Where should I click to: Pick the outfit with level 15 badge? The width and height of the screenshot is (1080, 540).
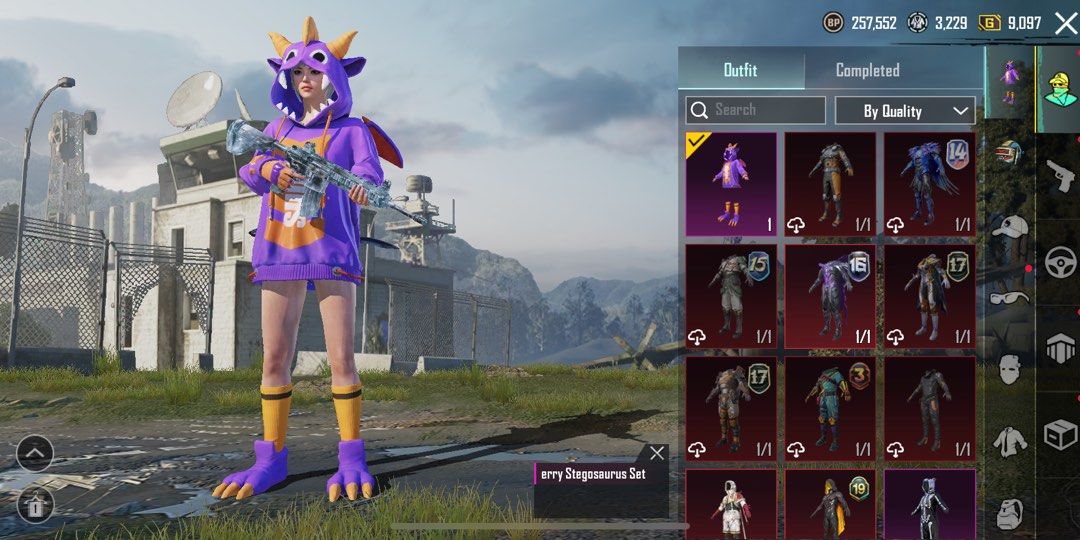[731, 296]
